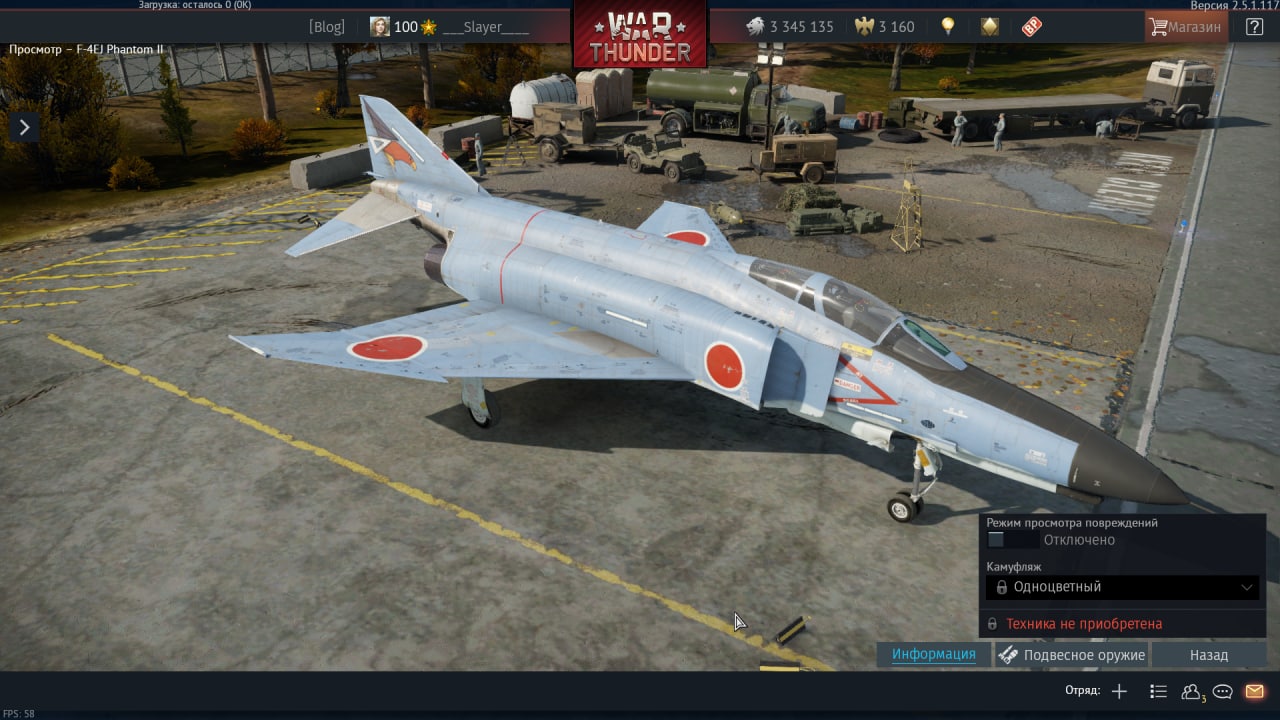Viewport: 1280px width, 720px height.
Task: Open the contacts list icon
Action: click(1191, 691)
